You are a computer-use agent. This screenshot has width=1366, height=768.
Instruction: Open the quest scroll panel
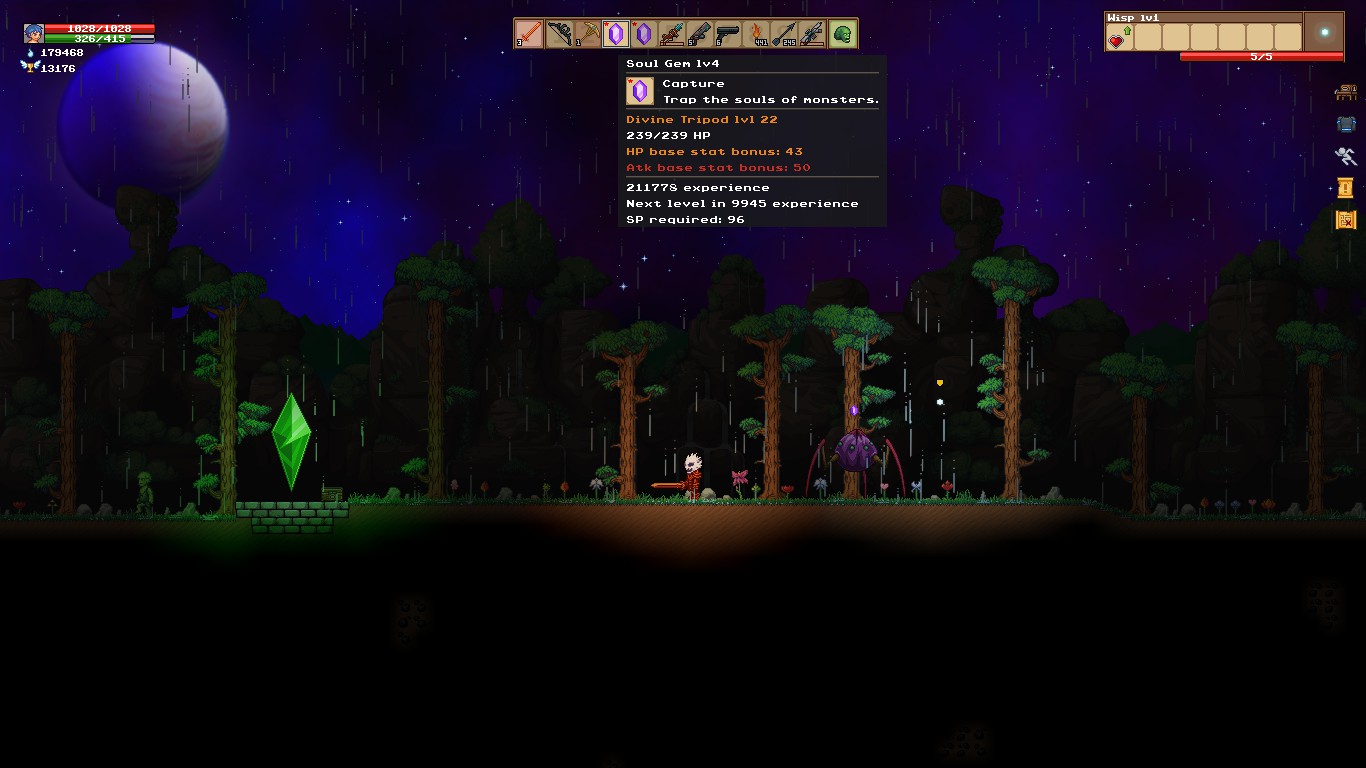(1345, 187)
